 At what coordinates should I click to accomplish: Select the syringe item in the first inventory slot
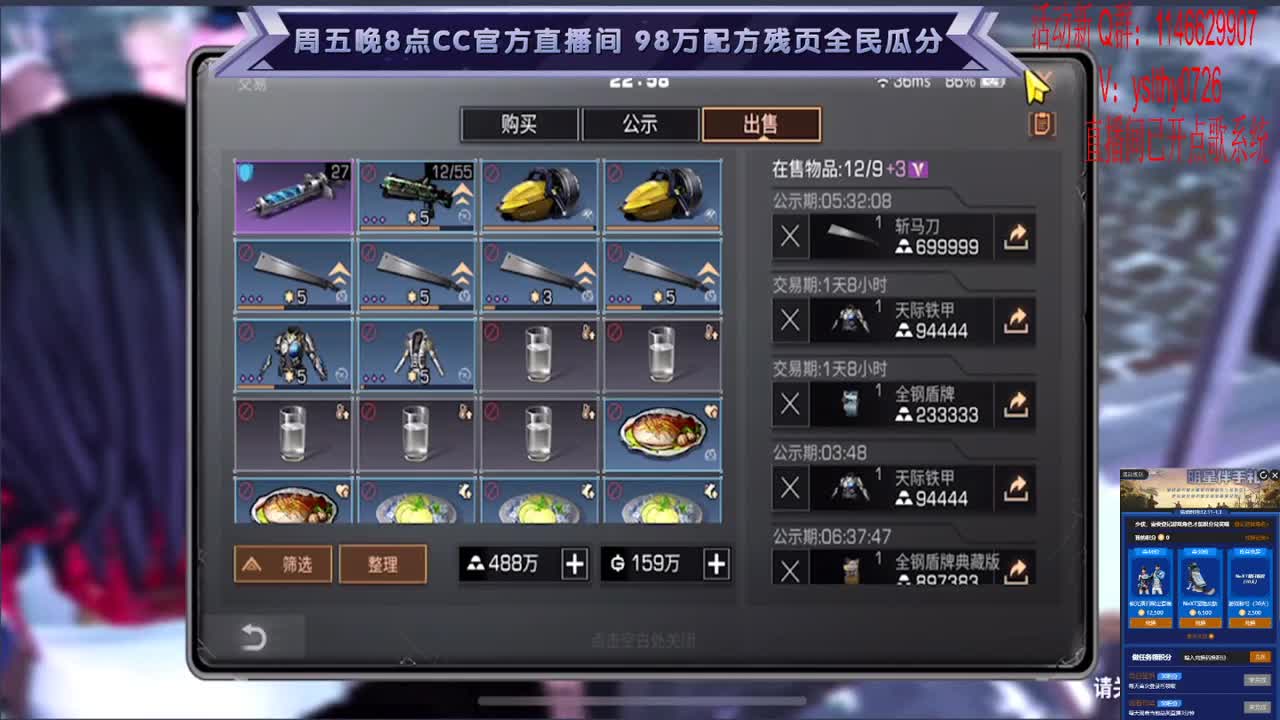tap(291, 197)
